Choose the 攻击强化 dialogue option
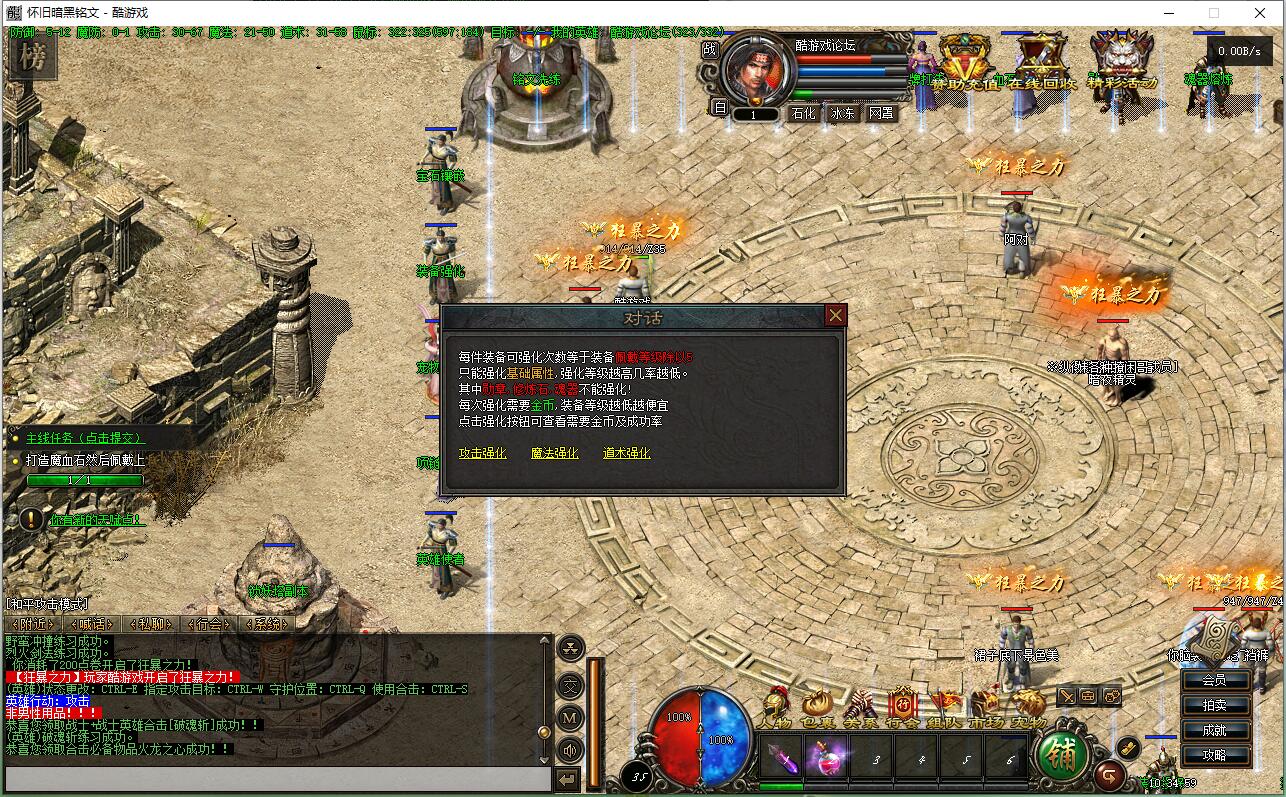Screen dimensions: 1286x797 [x=482, y=453]
